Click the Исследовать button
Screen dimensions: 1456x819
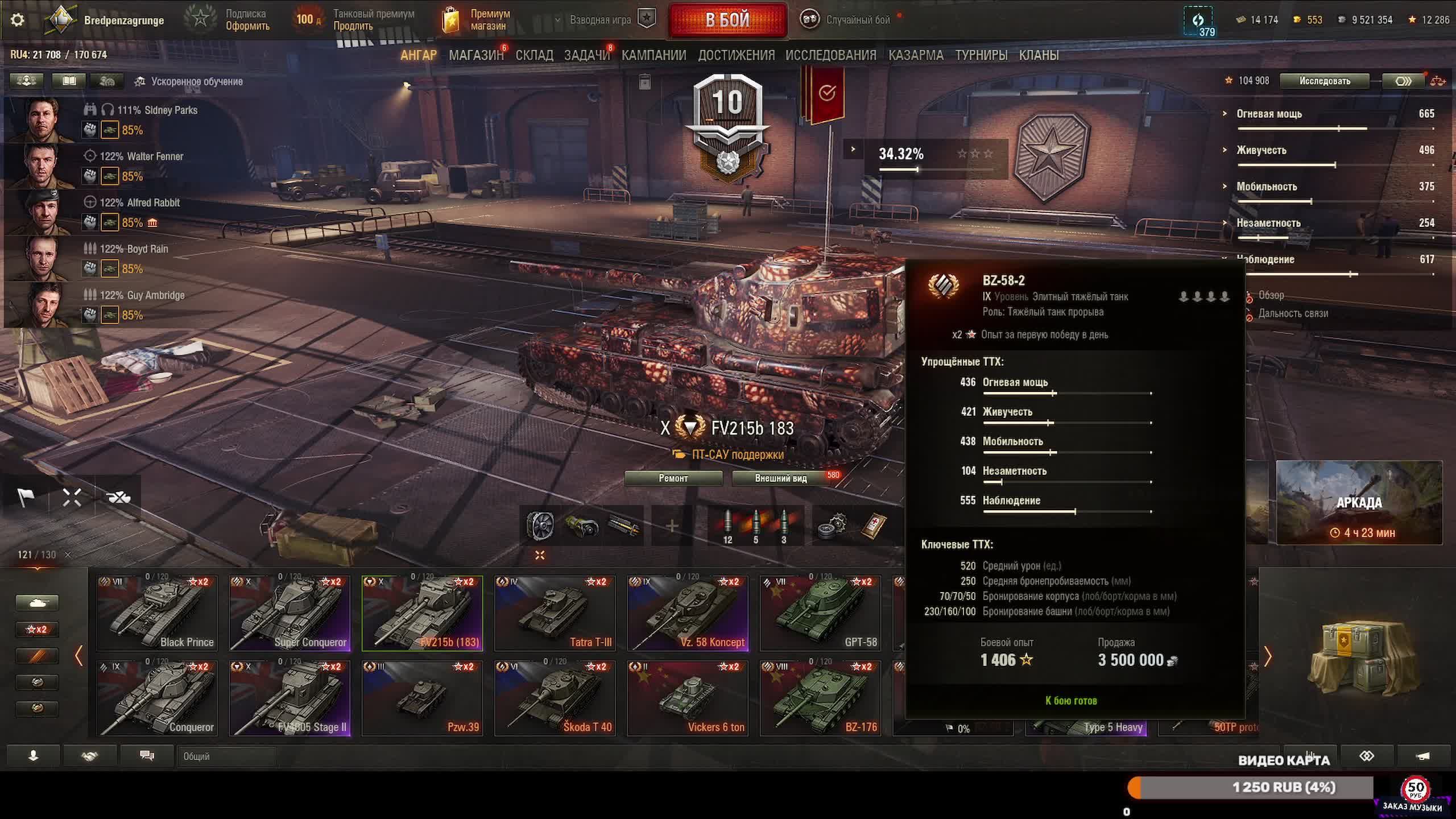pyautogui.click(x=1324, y=81)
